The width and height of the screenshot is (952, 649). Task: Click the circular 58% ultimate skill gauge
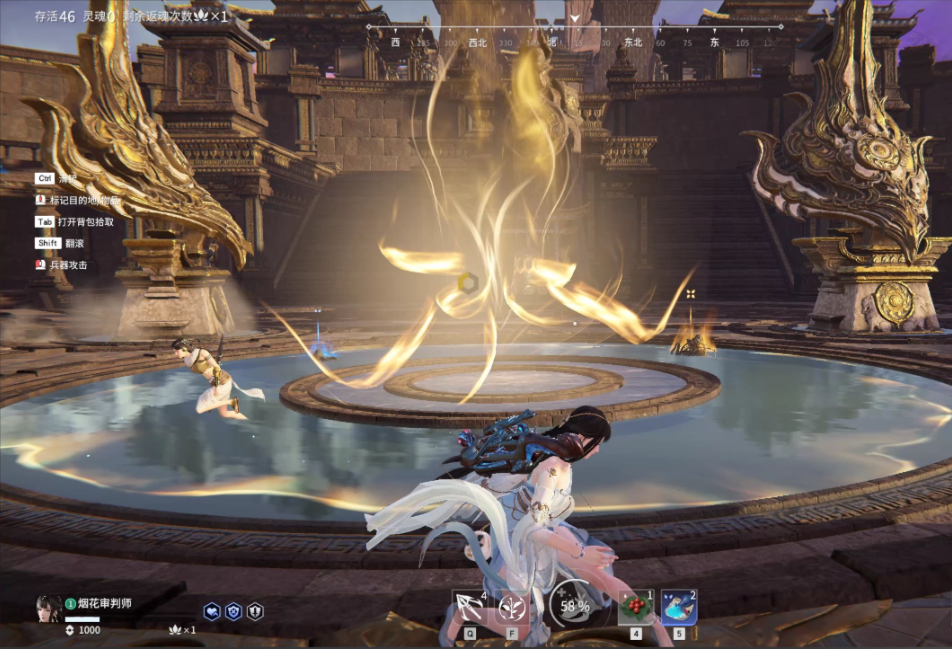click(x=574, y=605)
